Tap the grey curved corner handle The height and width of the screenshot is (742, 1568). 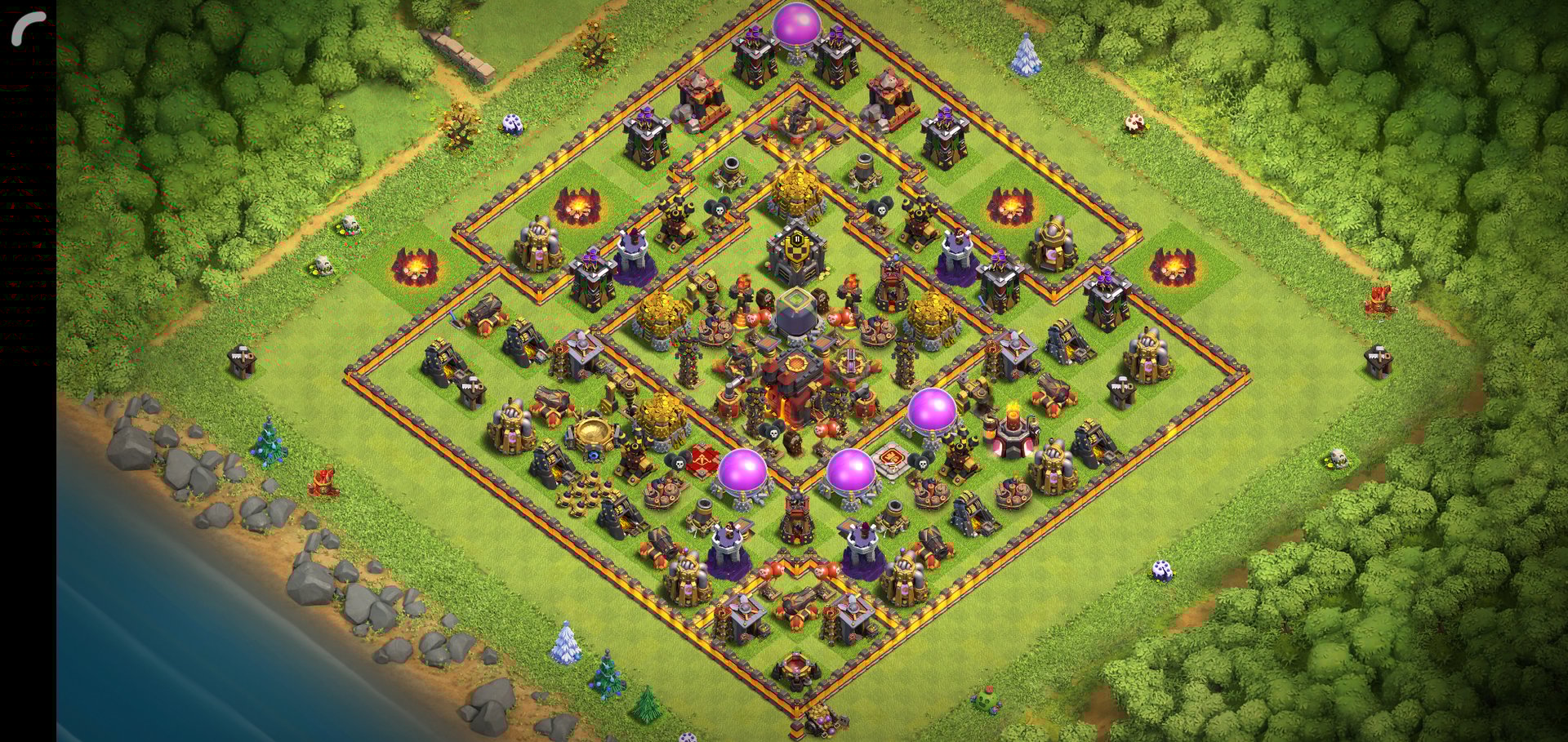pyautogui.click(x=27, y=28)
